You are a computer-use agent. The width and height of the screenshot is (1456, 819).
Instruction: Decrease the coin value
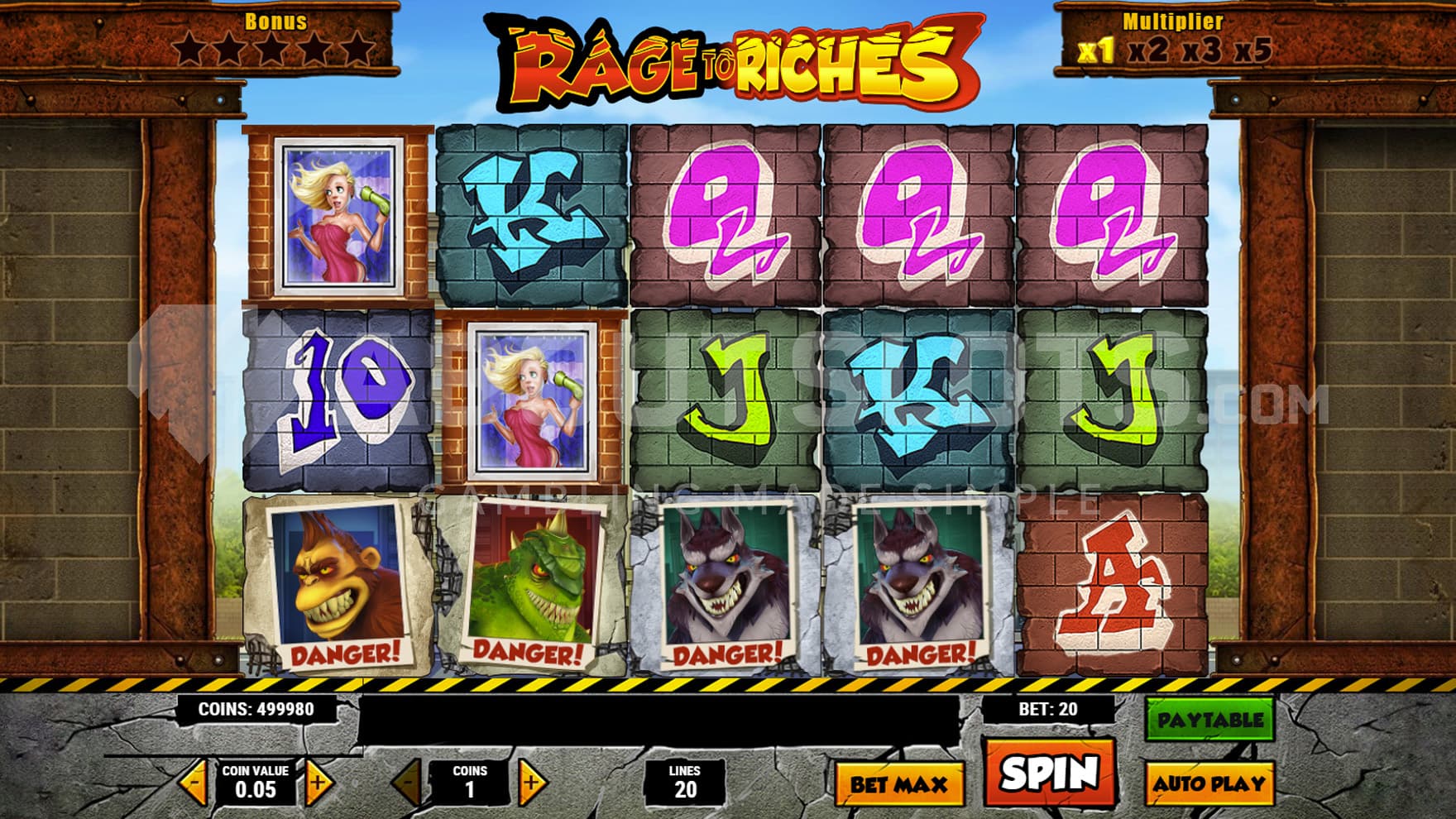tap(194, 781)
